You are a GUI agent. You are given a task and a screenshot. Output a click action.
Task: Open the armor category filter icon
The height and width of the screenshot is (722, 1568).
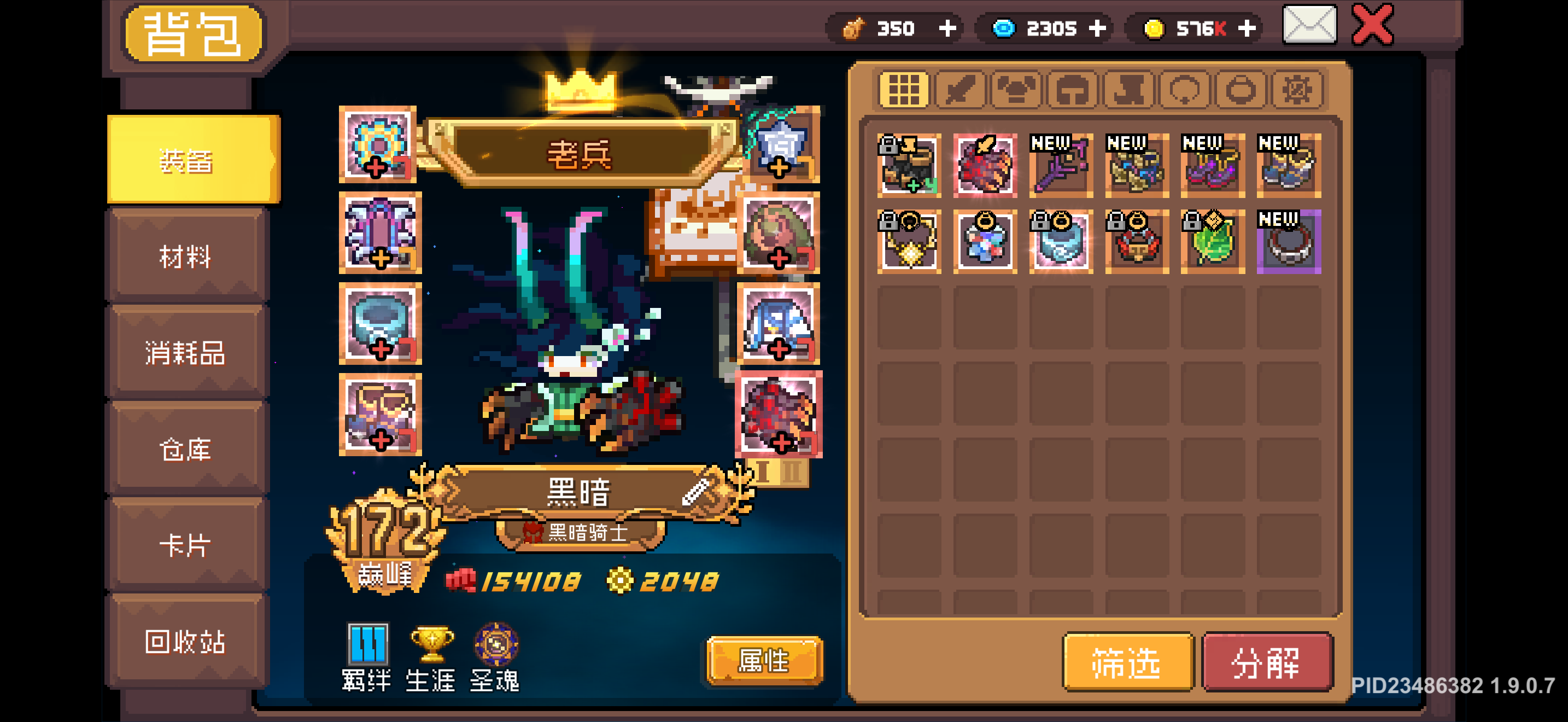click(x=1015, y=90)
